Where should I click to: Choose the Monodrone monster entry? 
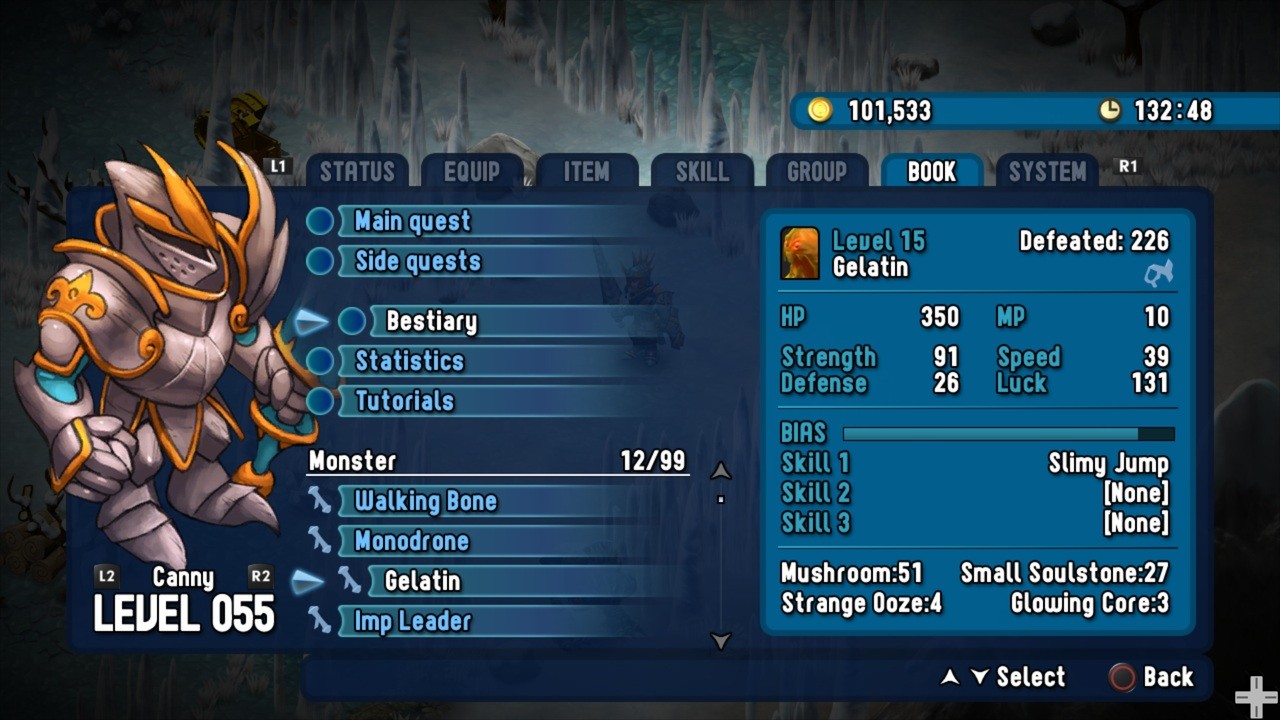coord(411,541)
